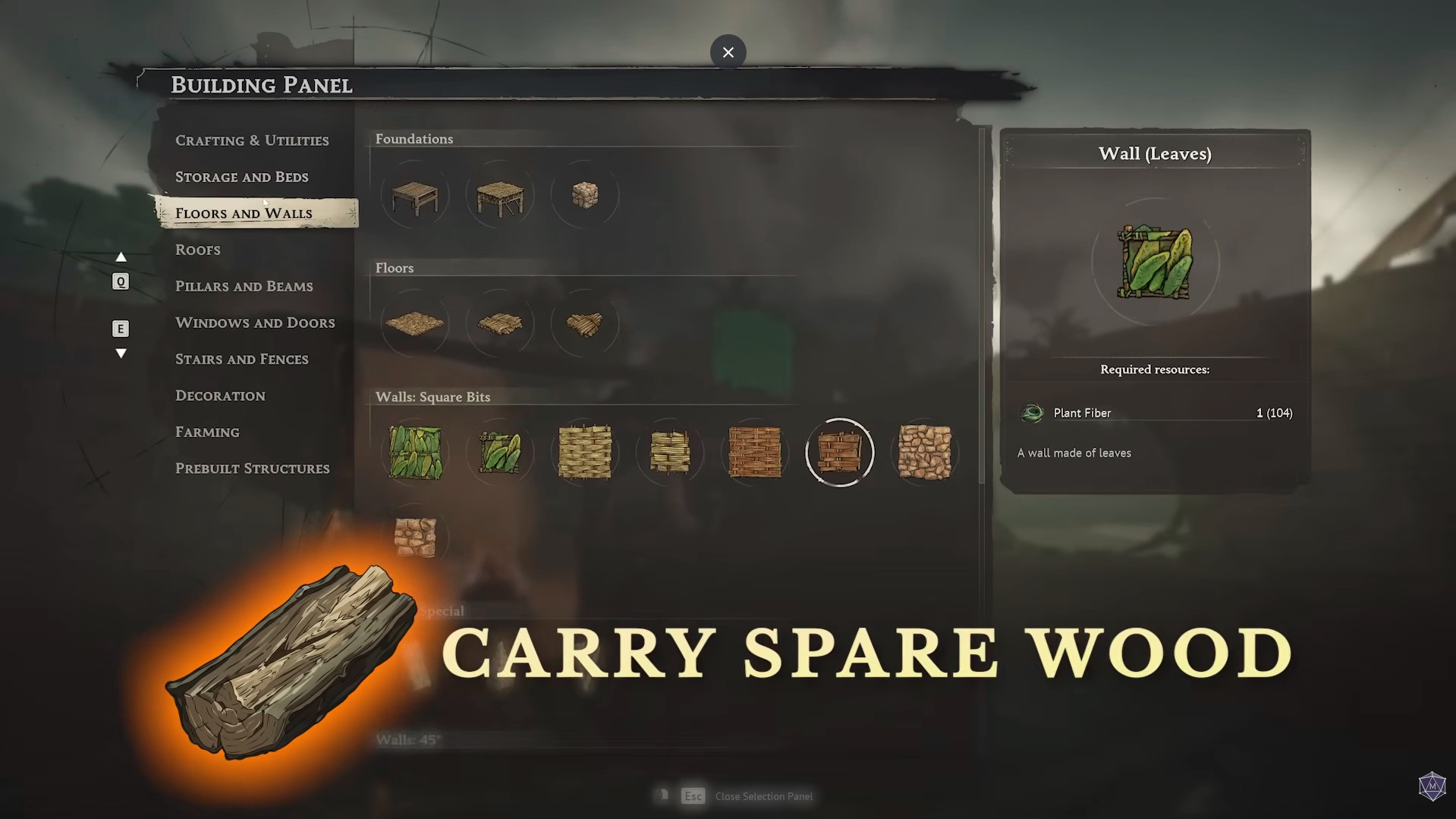Select the wooden foundation icon
The height and width of the screenshot is (819, 1456).
415,195
